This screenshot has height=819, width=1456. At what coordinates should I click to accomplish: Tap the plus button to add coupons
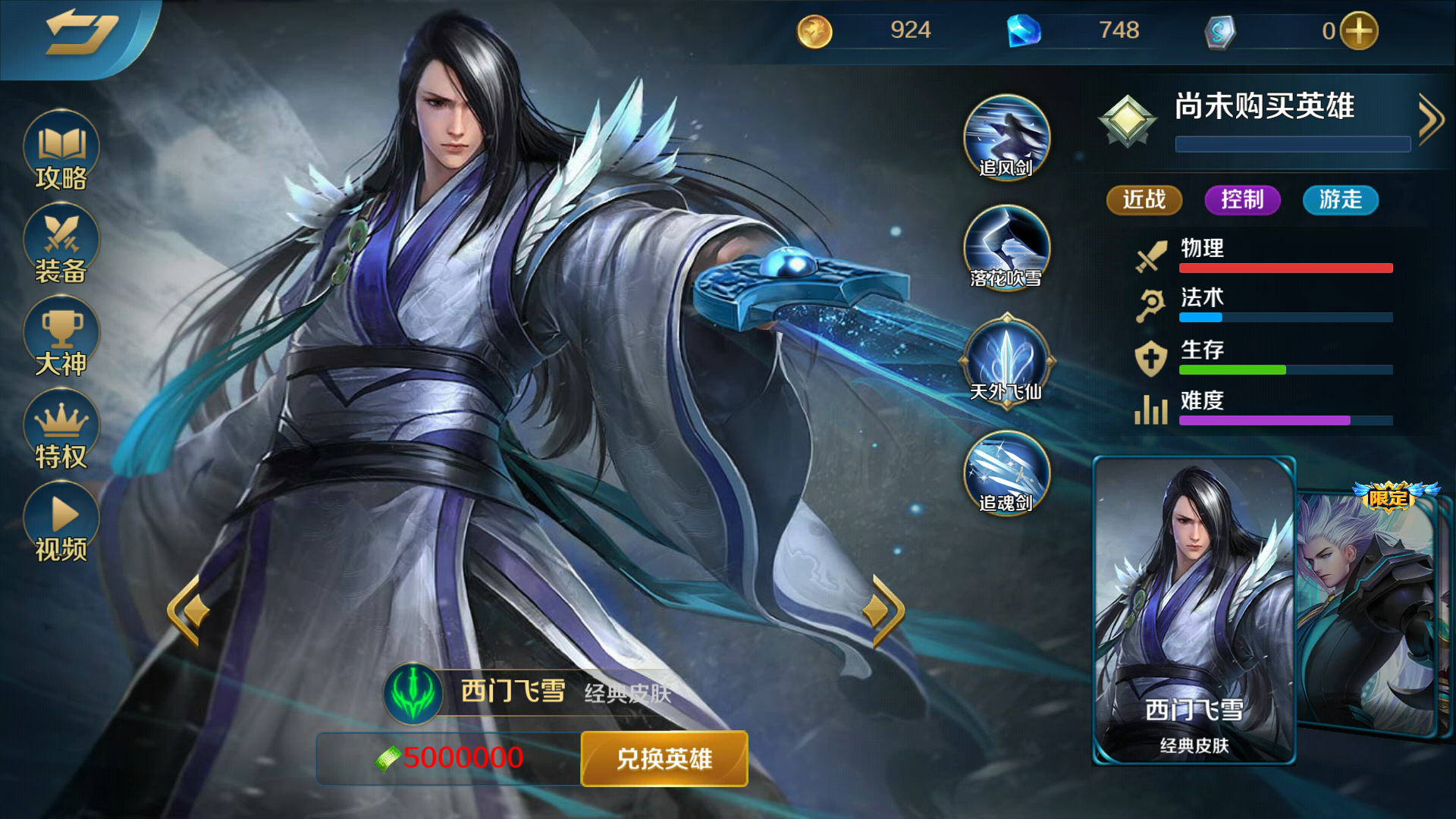tap(1361, 30)
